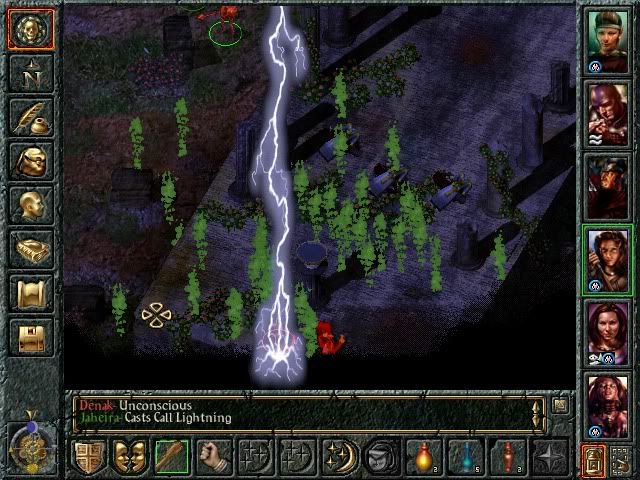Select the red-helmeted warrior portrait

607,186
